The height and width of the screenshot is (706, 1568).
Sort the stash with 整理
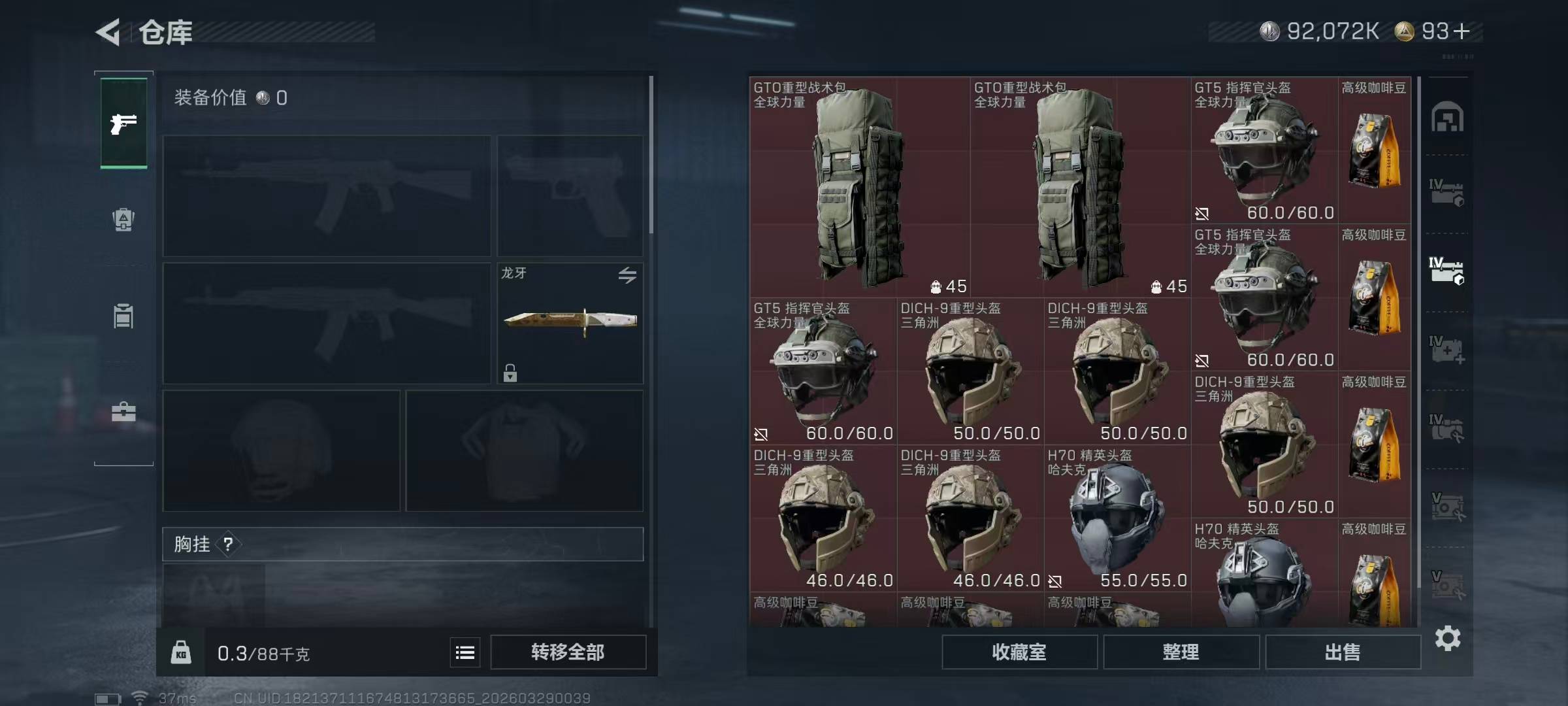coord(1181,652)
